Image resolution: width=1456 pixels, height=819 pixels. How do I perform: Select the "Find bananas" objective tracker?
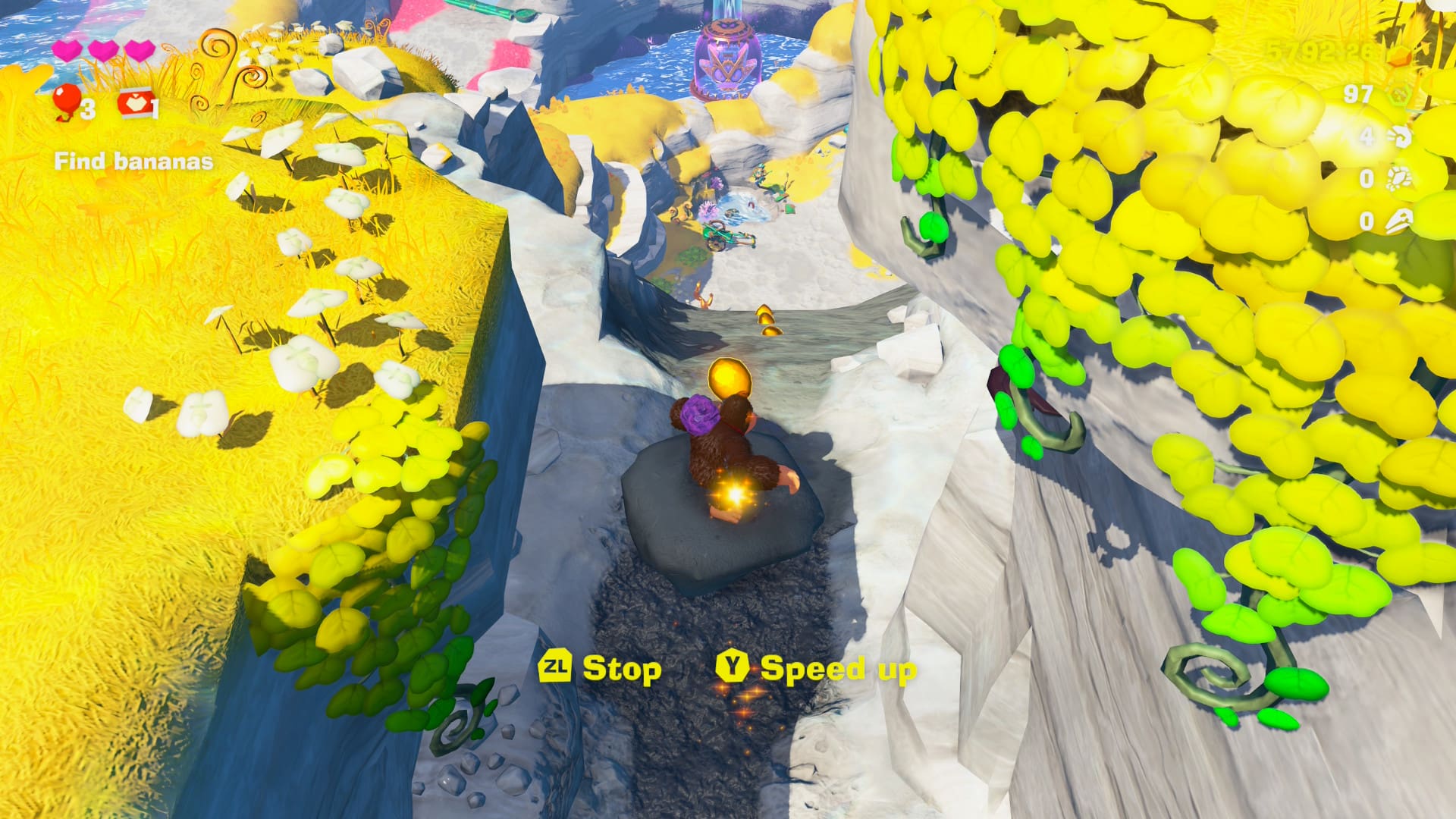click(x=133, y=161)
